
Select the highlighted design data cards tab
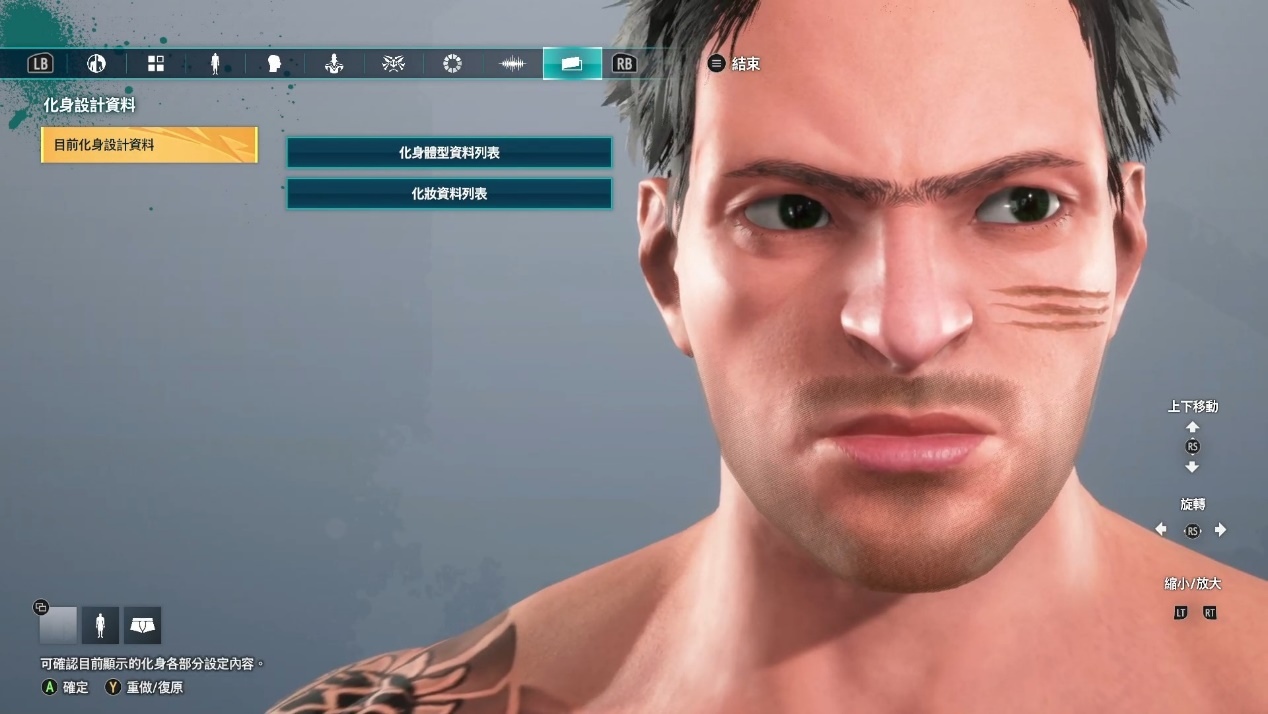coord(572,64)
